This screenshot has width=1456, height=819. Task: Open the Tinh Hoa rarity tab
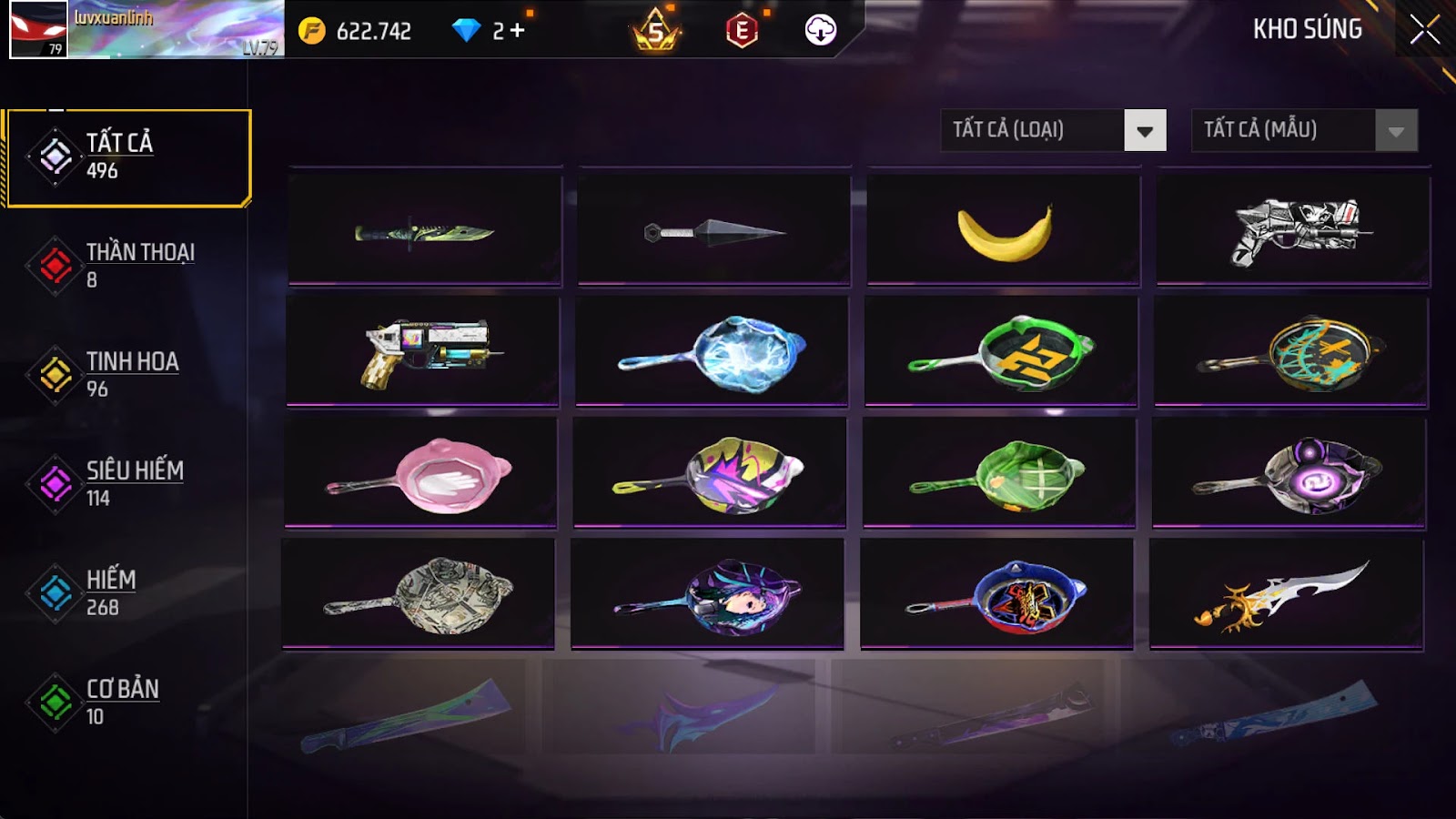[127, 375]
